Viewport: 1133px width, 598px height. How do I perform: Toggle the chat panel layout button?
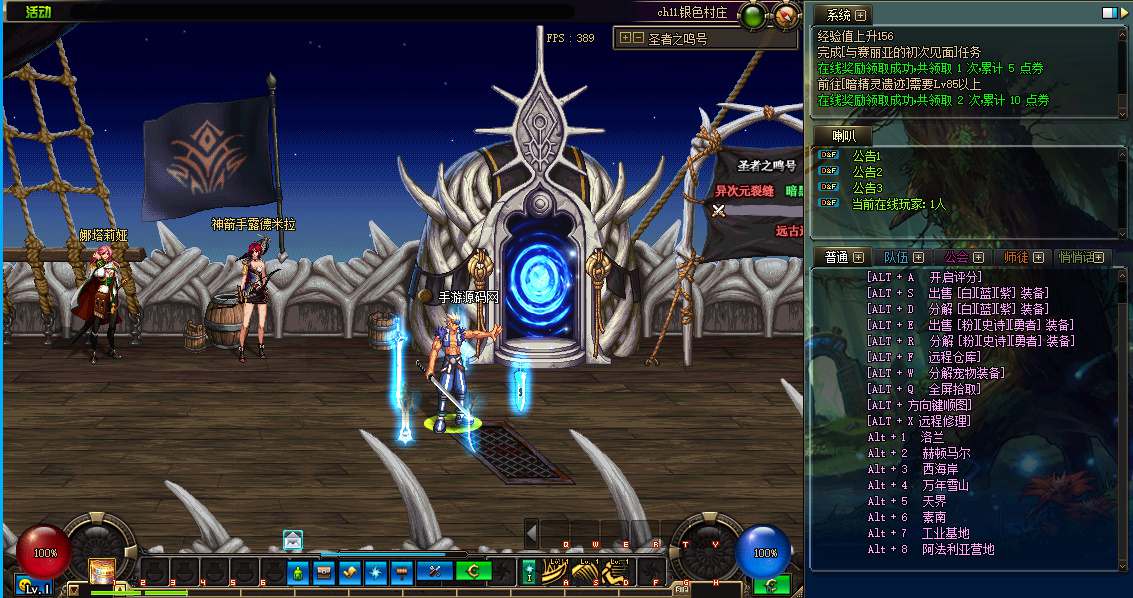1109,13
